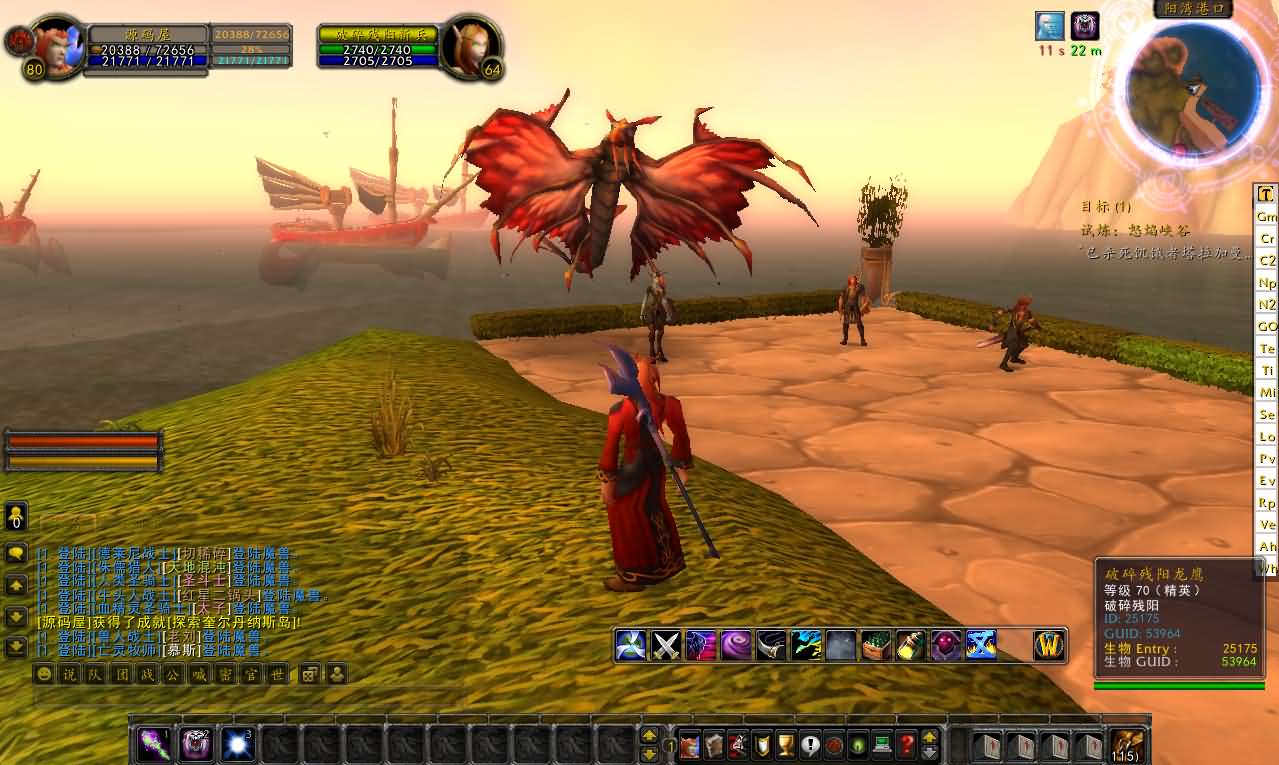The image size is (1279, 765).
Task: Open the red question mark help button
Action: click(907, 745)
